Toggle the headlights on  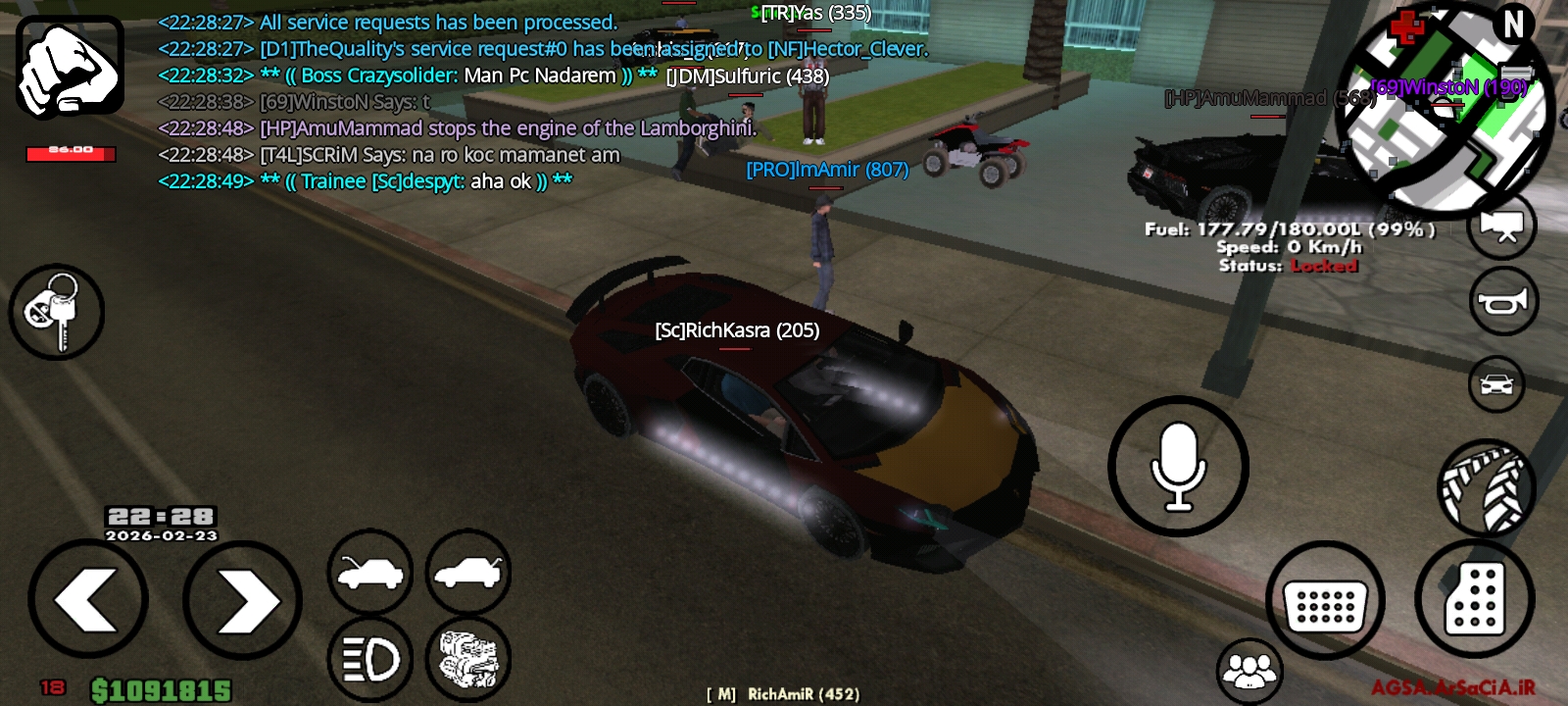369,658
